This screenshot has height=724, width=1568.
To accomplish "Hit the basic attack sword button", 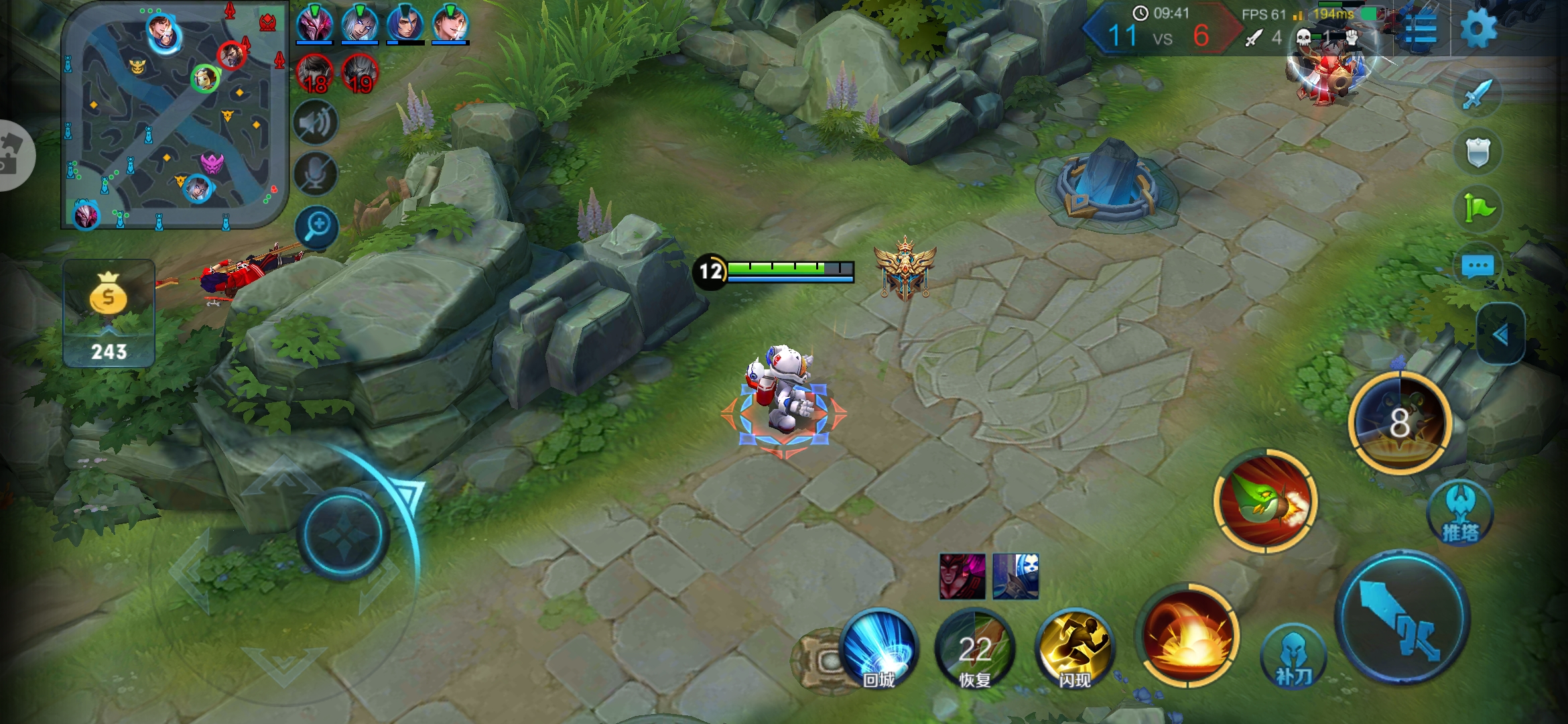I will (x=1402, y=617).
